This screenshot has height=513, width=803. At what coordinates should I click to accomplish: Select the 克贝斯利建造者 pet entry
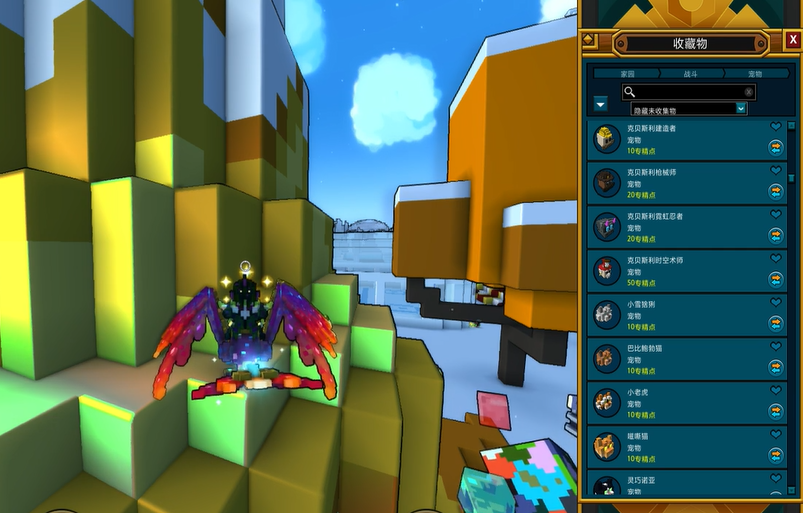[x=680, y=140]
